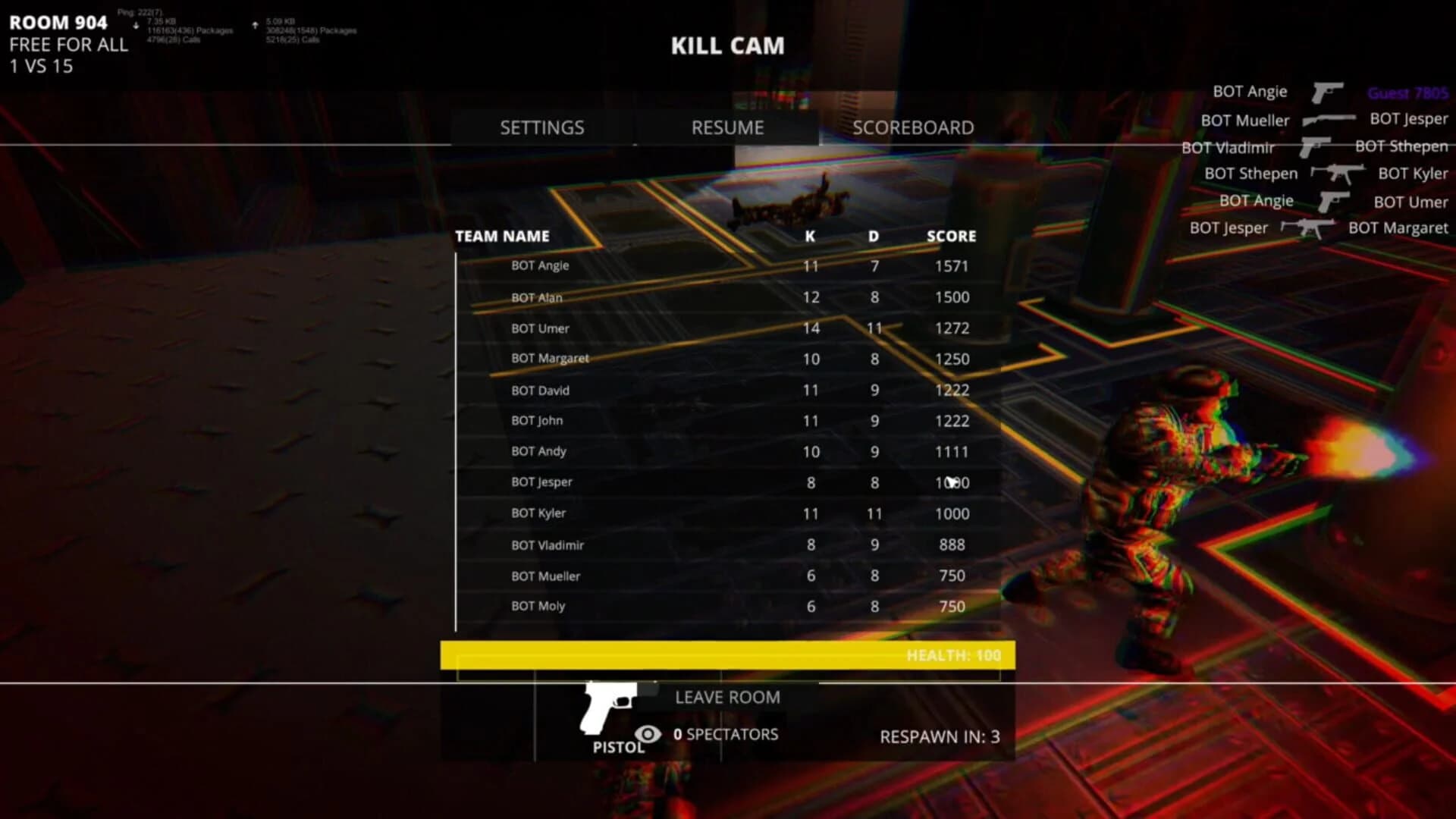Click RESUME to return to the match
This screenshot has height=819, width=1456.
[x=727, y=127]
